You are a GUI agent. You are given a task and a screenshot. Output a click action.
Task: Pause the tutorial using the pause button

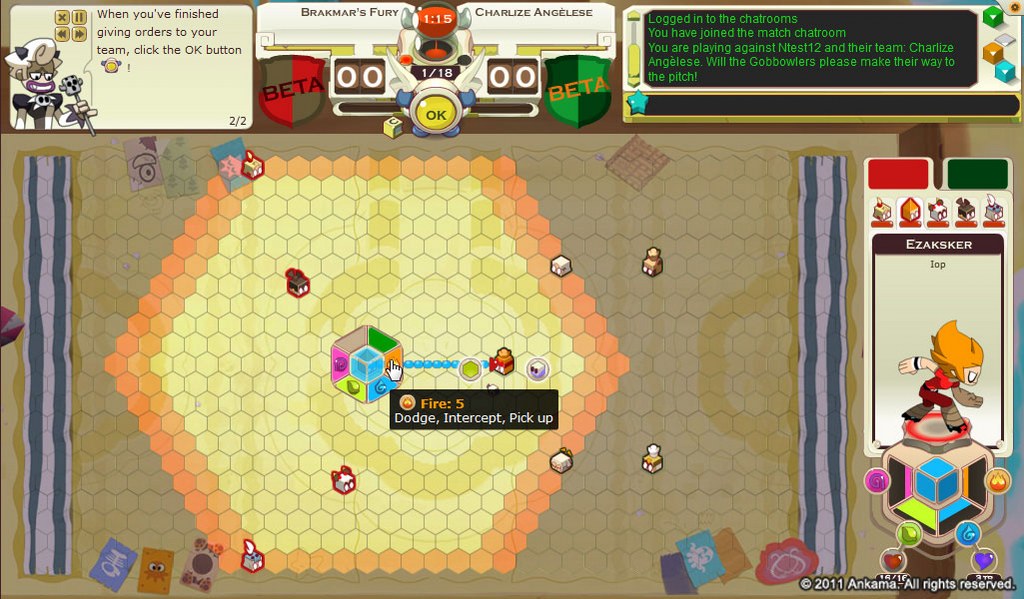pyautogui.click(x=79, y=18)
